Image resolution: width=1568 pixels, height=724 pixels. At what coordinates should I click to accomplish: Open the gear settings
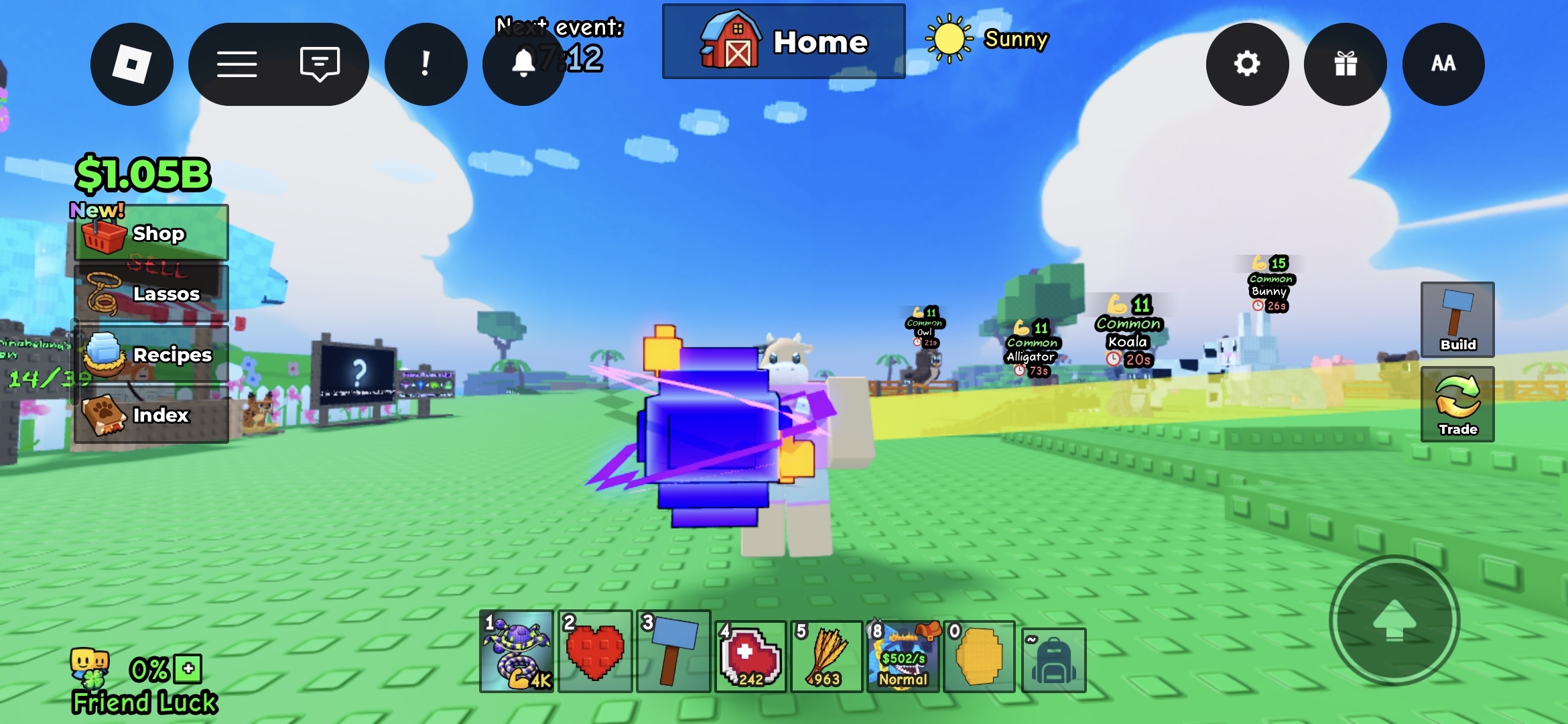pyautogui.click(x=1247, y=64)
